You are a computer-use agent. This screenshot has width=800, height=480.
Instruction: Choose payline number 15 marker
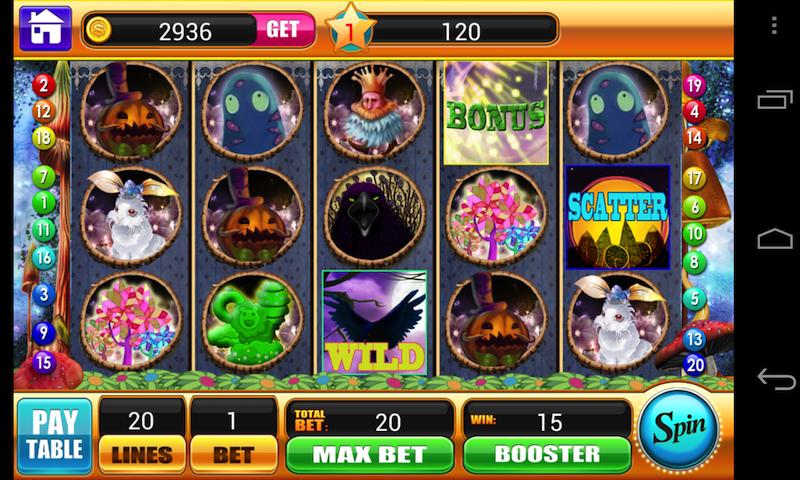(x=43, y=362)
